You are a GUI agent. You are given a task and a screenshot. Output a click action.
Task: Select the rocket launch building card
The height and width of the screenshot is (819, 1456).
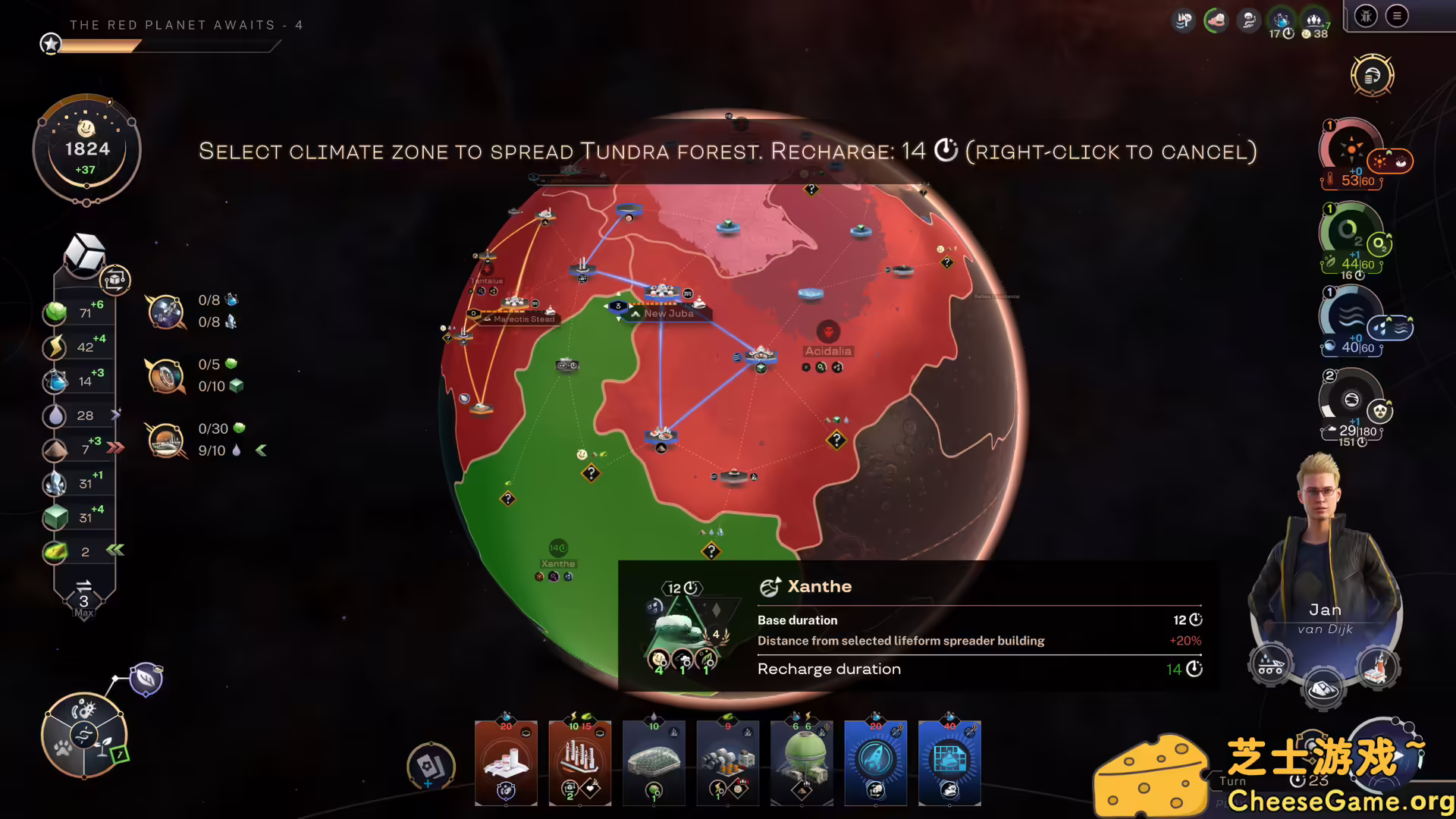[876, 762]
